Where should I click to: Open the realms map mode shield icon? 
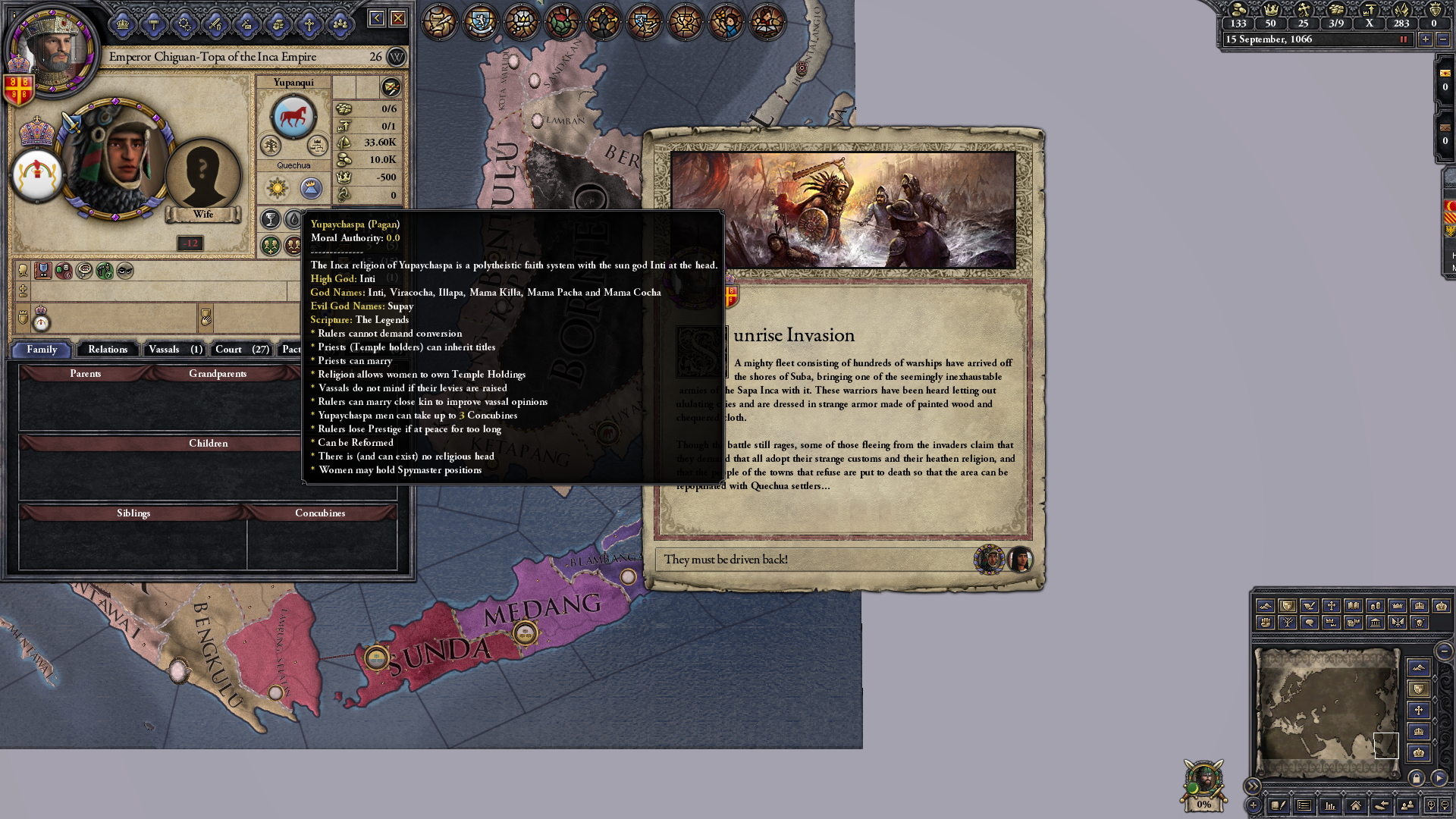pyautogui.click(x=1418, y=688)
